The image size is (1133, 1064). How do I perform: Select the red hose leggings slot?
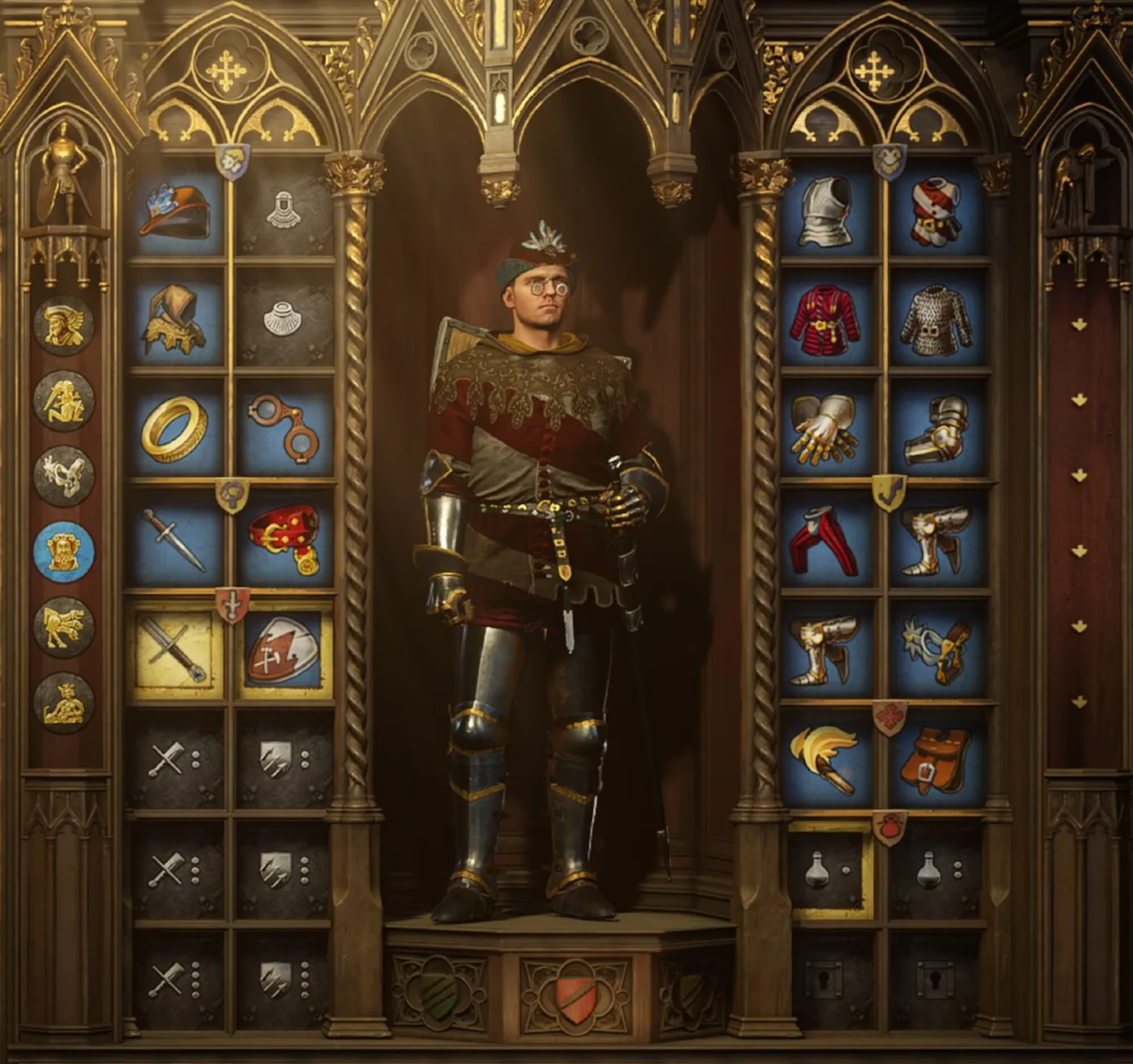pyautogui.click(x=828, y=538)
